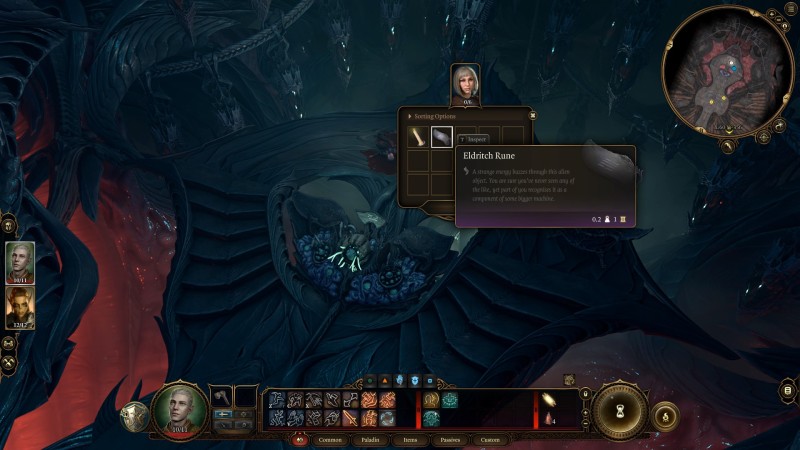Select the blonde character portrait above the loot

point(465,84)
